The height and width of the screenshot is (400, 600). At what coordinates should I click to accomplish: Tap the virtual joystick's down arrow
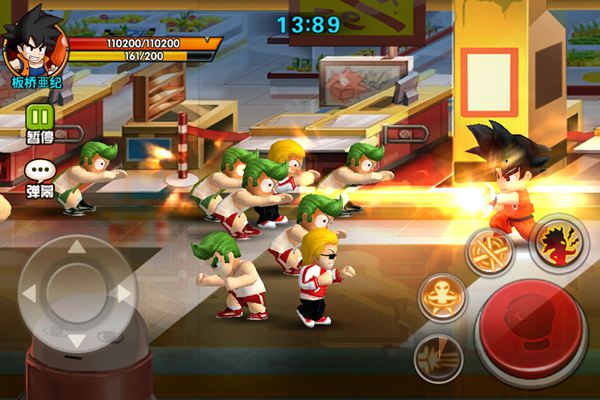point(76,340)
